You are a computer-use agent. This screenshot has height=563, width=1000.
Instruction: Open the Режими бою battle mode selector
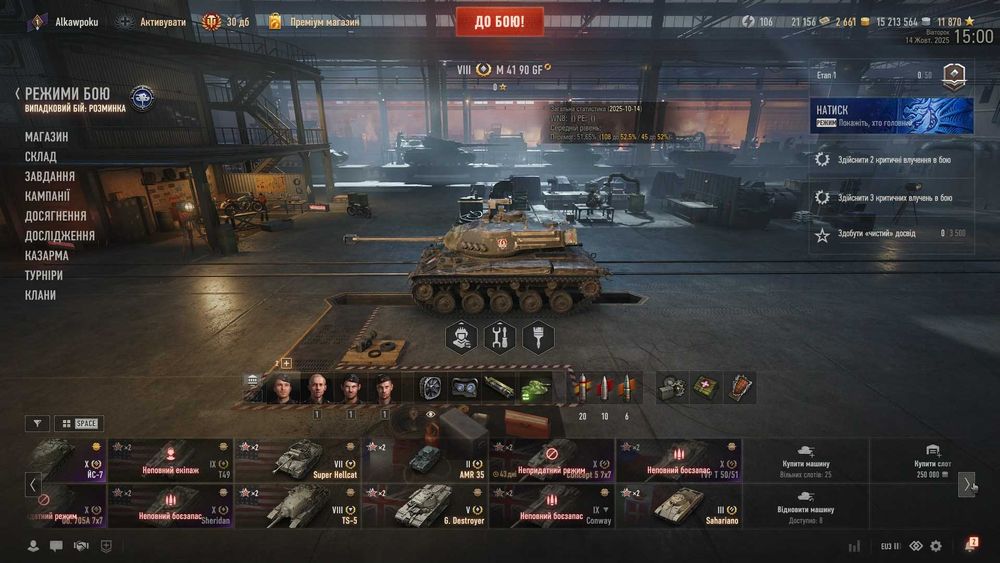67,94
